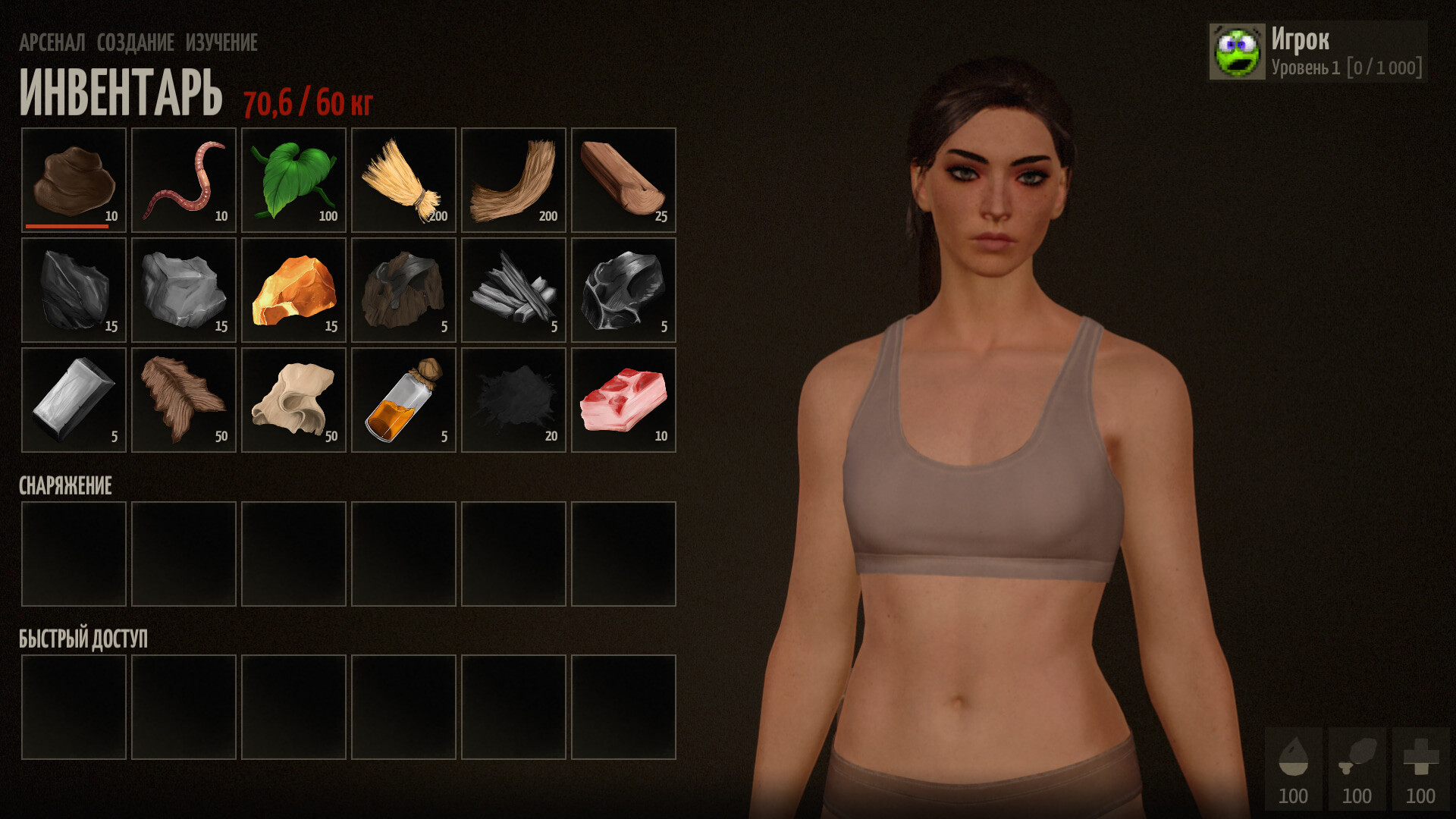Screen dimensions: 1456x819
Task: Switch to the СОЗДАНИЕ tab
Action: 135,43
